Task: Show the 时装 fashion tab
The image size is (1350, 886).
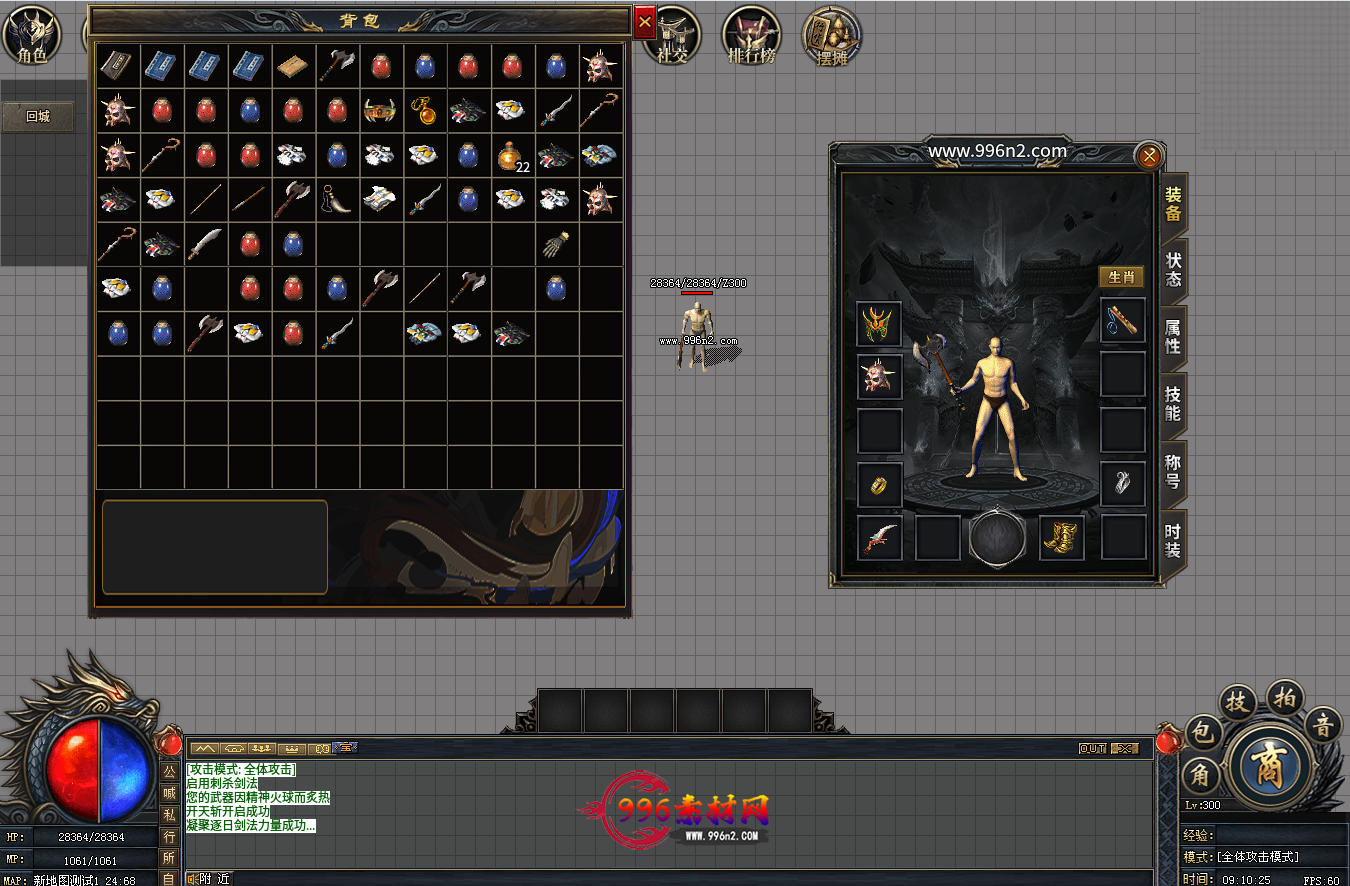Action: click(1173, 540)
